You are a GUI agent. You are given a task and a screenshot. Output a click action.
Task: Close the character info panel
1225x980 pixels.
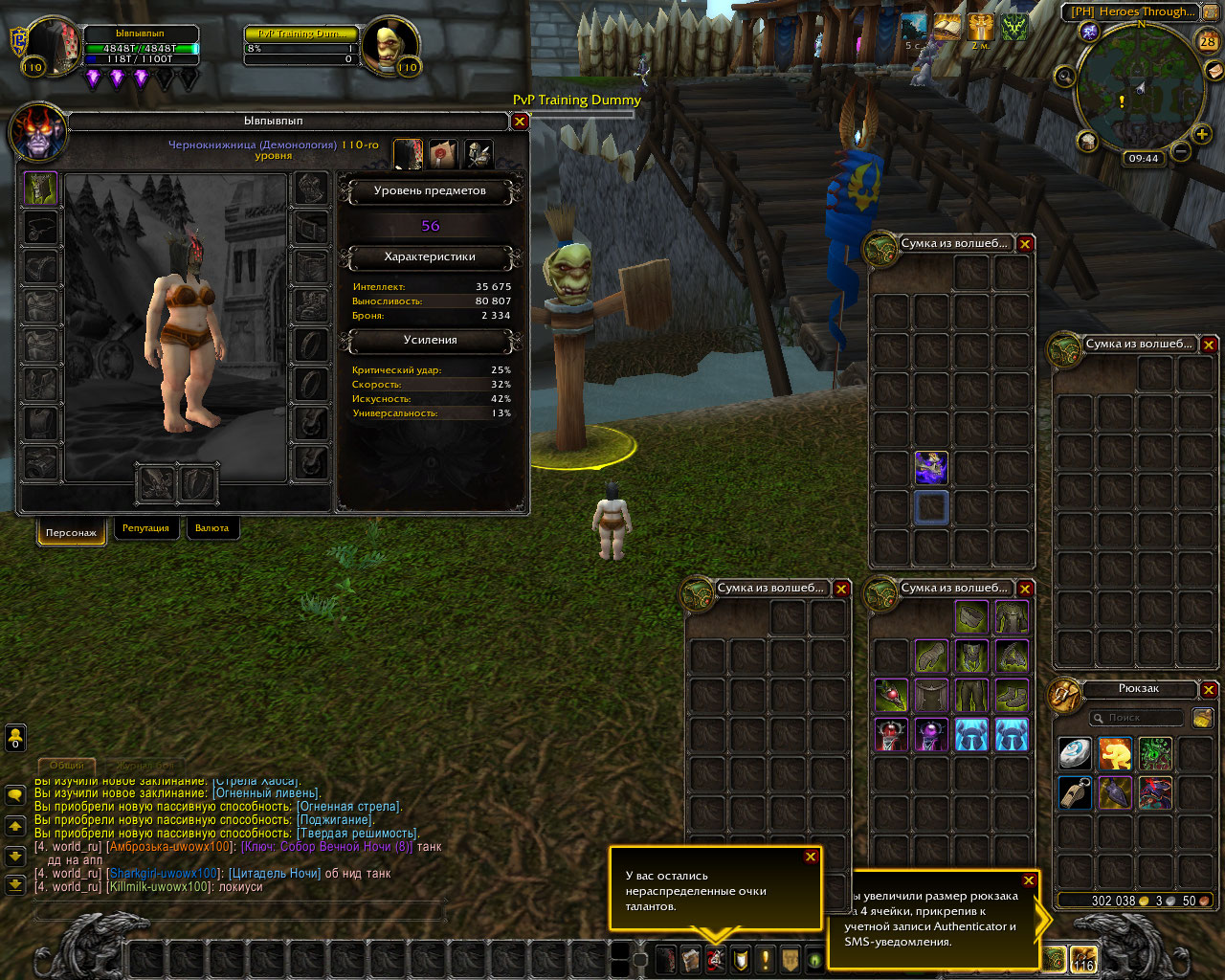click(520, 122)
